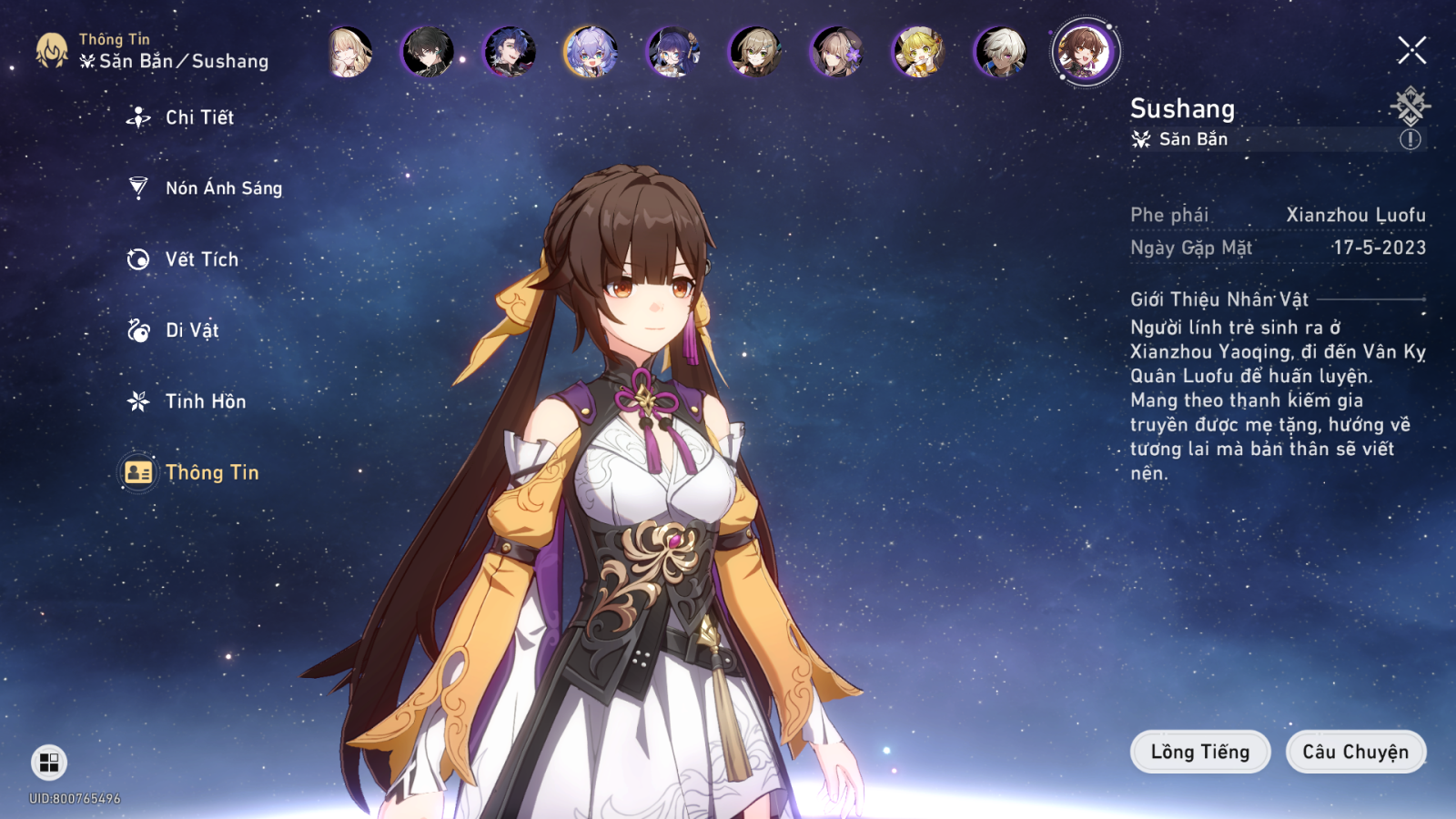The width and height of the screenshot is (1456, 819).
Task: Switch to the Nón Ánh Sáng tab
Action: click(x=223, y=188)
